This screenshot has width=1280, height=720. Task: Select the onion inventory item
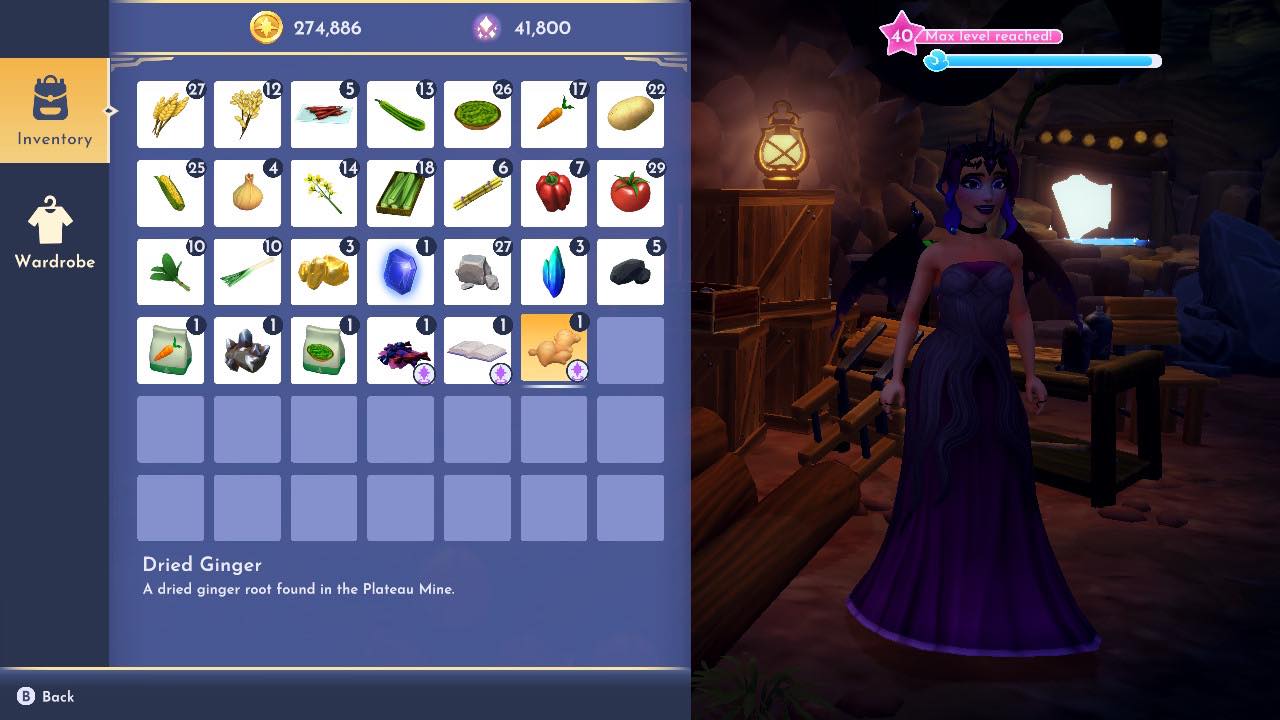pyautogui.click(x=247, y=193)
